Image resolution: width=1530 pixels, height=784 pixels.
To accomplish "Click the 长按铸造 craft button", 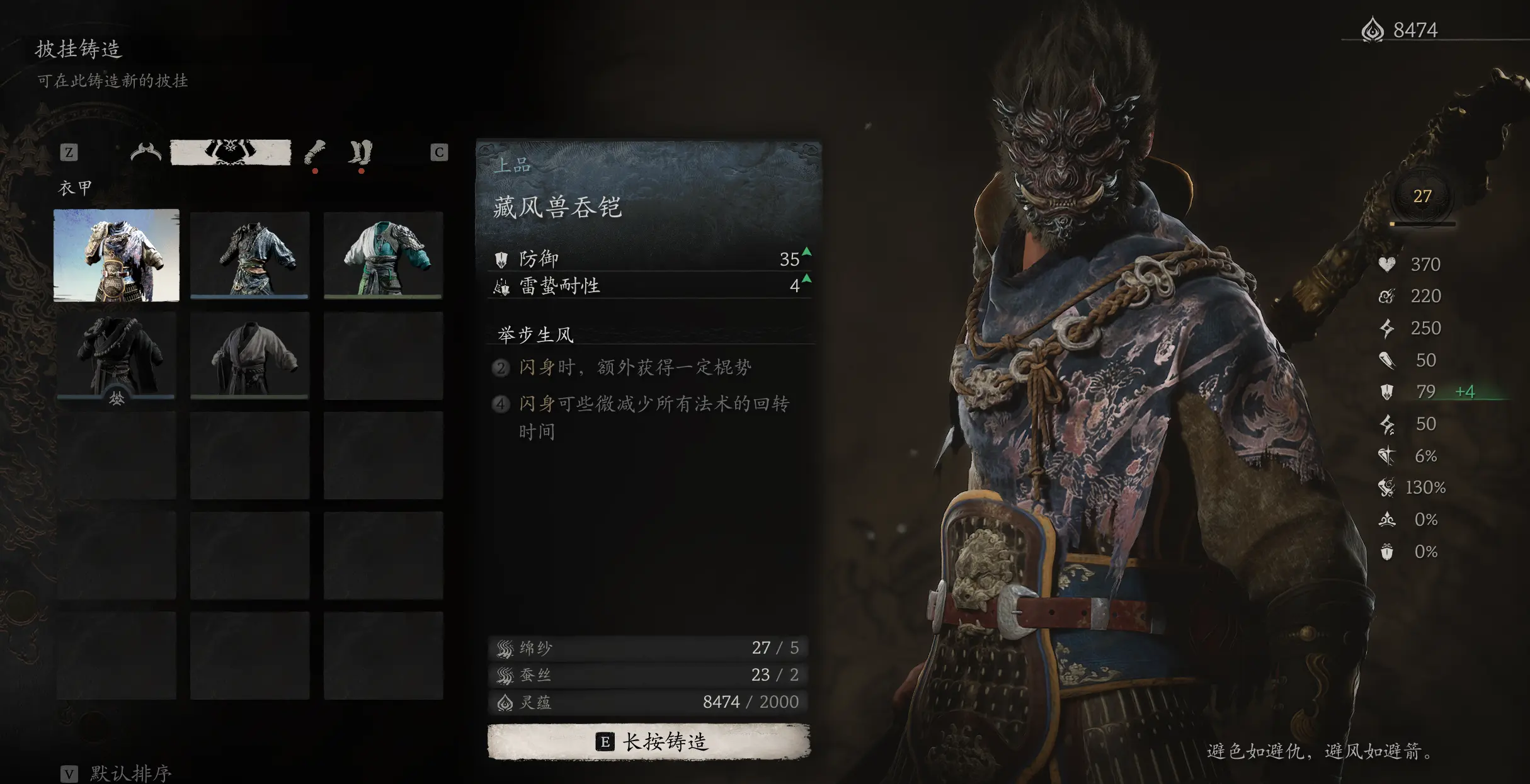I will pyautogui.click(x=649, y=742).
